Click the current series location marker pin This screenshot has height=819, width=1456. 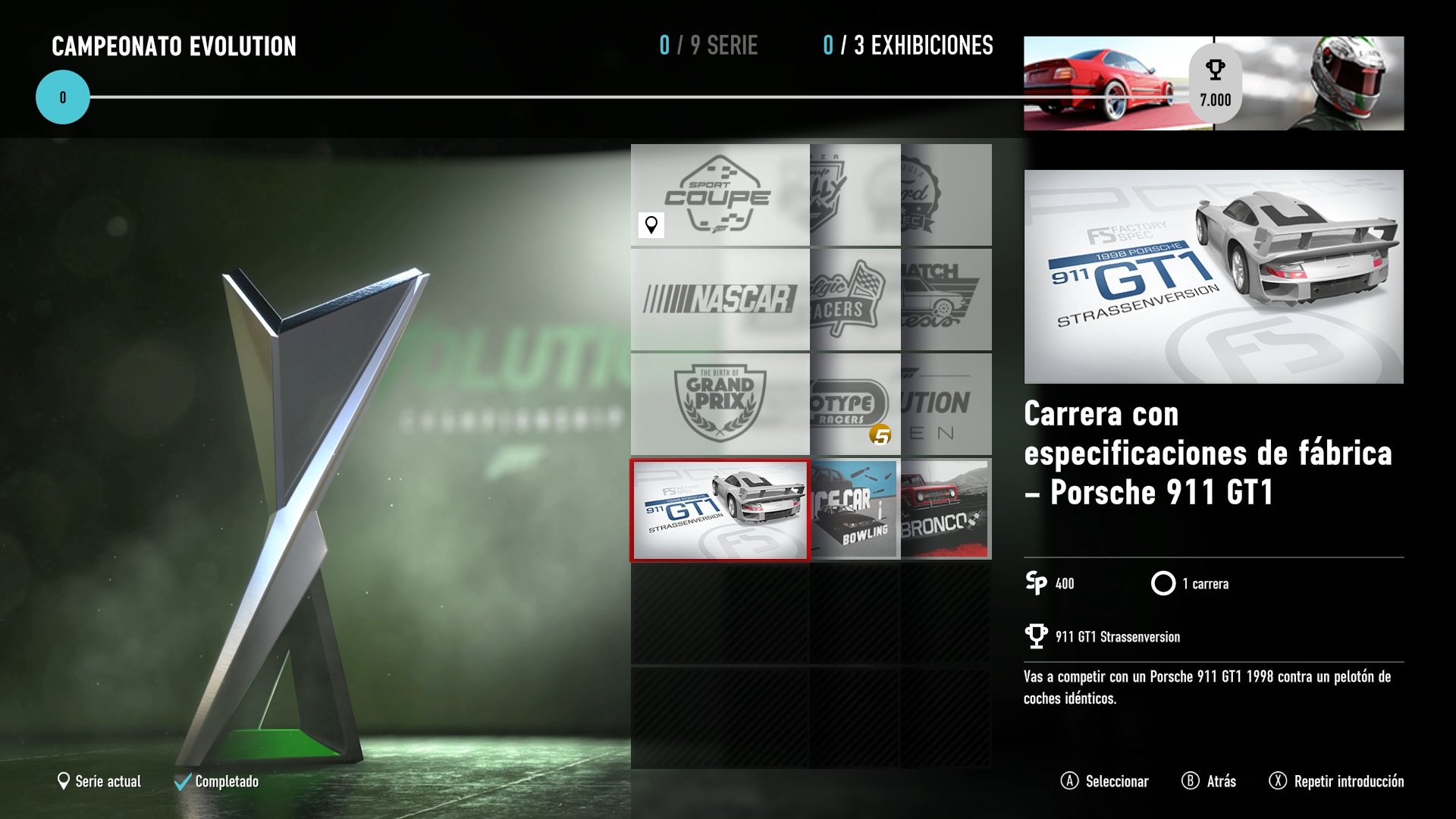point(651,225)
